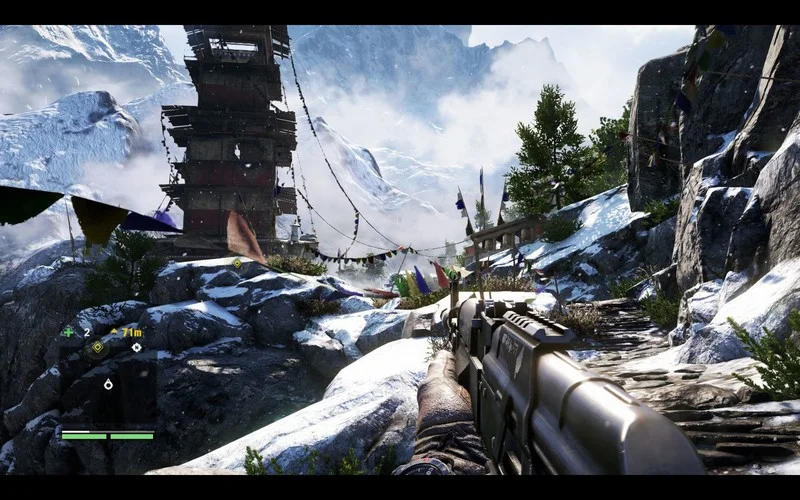Use the green cross healing syringe icon
The image size is (800, 500).
coord(68,332)
